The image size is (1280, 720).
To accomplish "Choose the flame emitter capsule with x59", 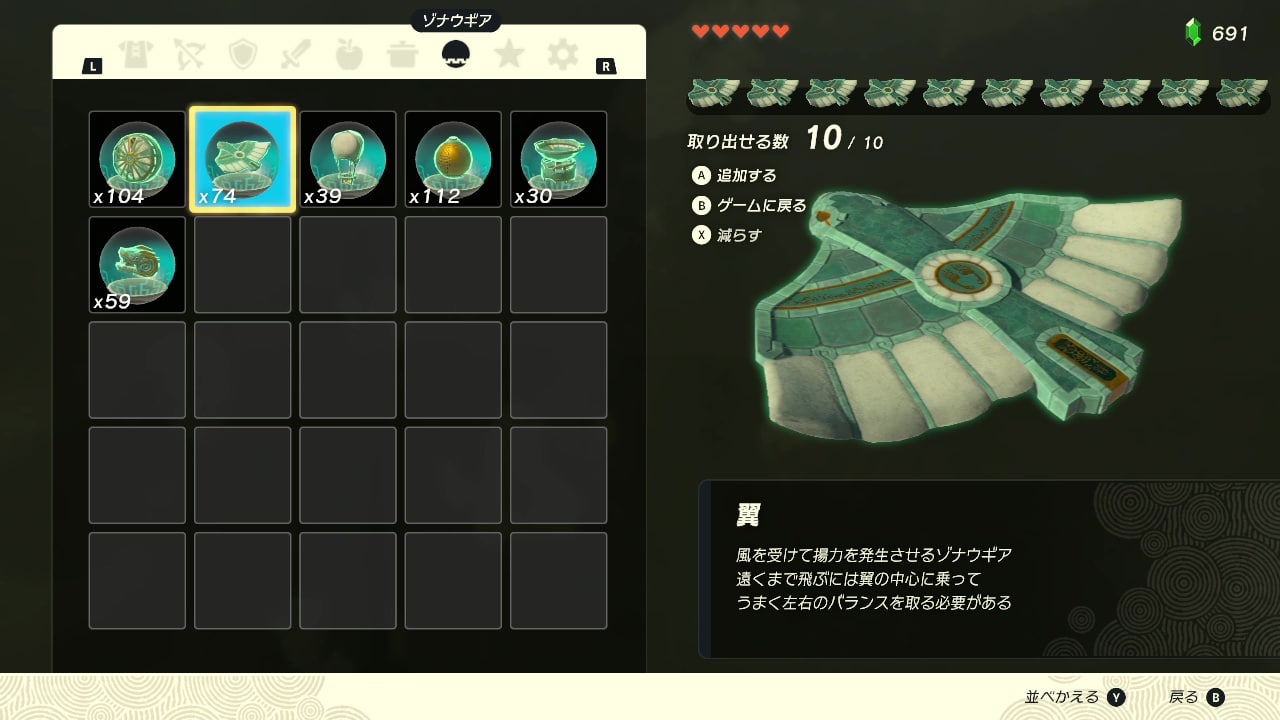I will click(x=137, y=265).
